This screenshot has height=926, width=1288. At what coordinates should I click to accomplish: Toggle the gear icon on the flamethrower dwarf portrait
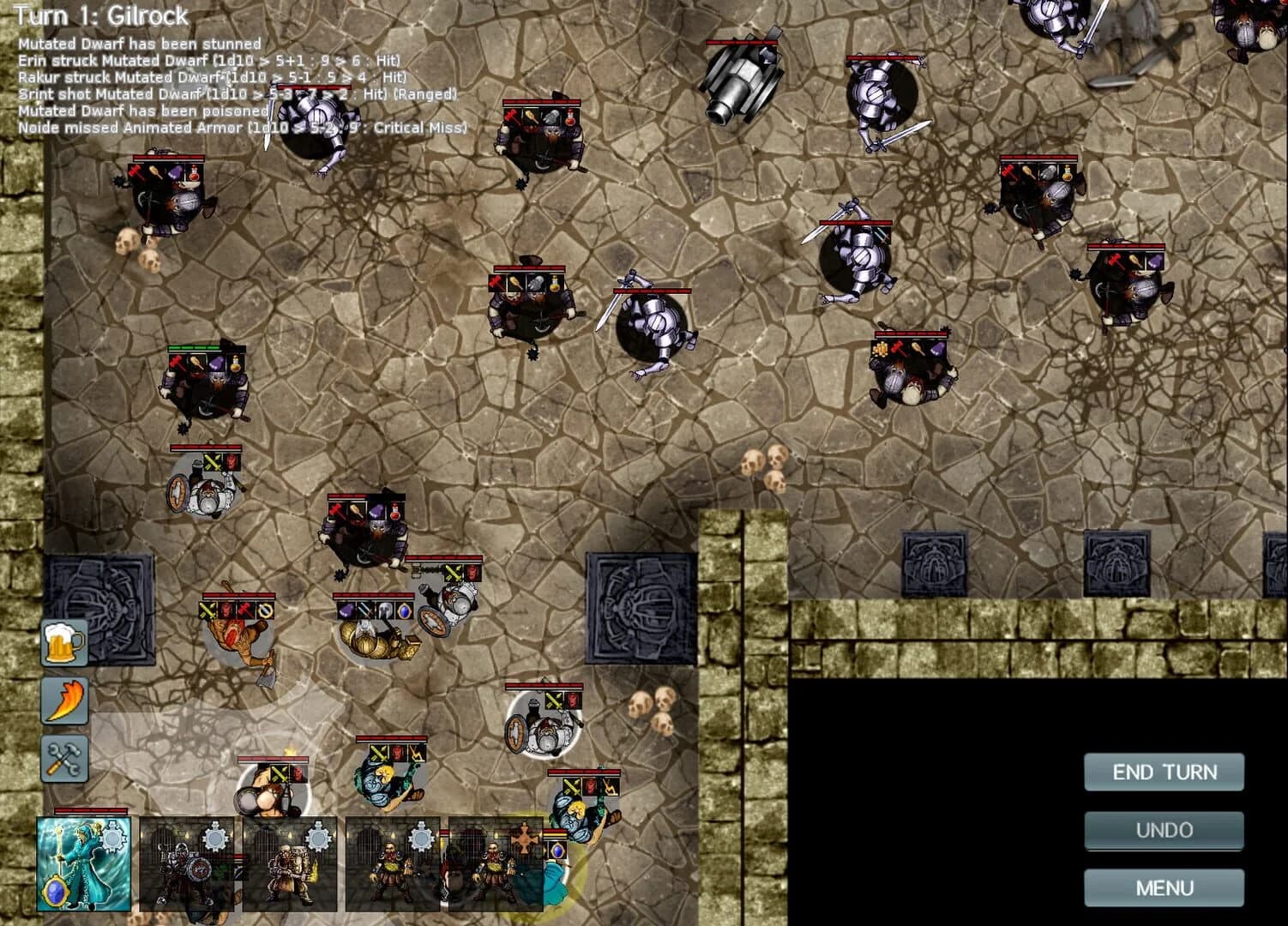coord(317,837)
